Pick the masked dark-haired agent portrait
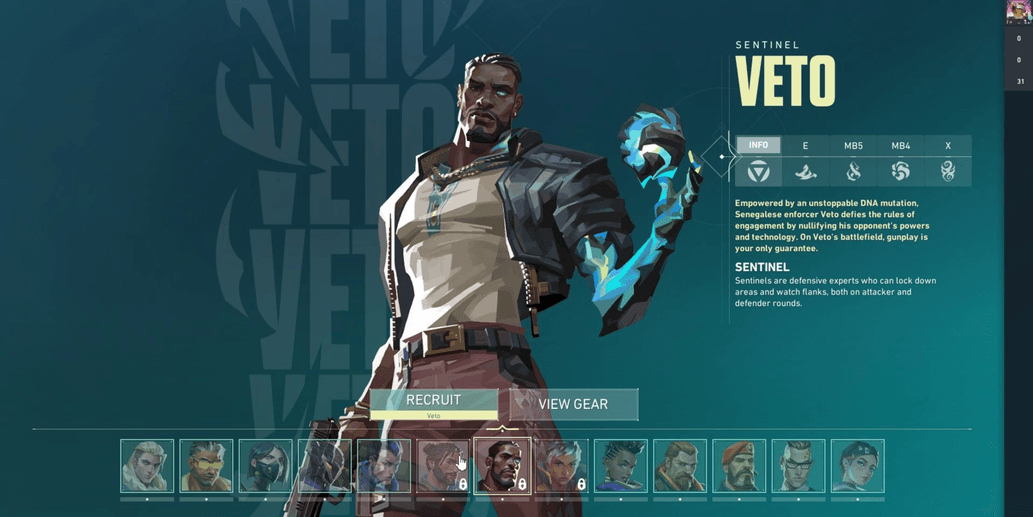 pyautogui.click(x=265, y=466)
